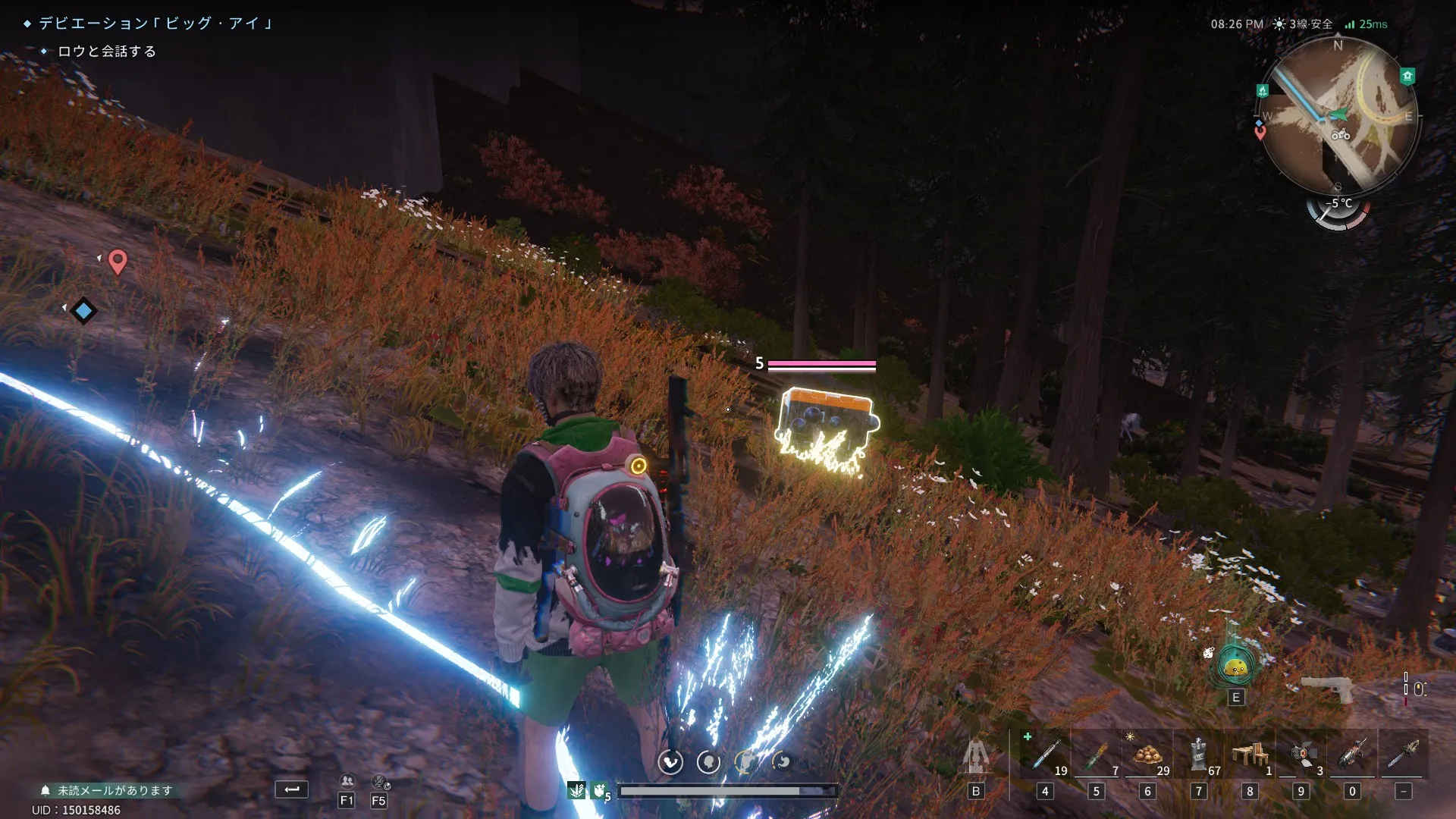Viewport: 1456px width, 819px height.
Task: Click the campfire marker on minimap edge
Action: coord(1263,91)
